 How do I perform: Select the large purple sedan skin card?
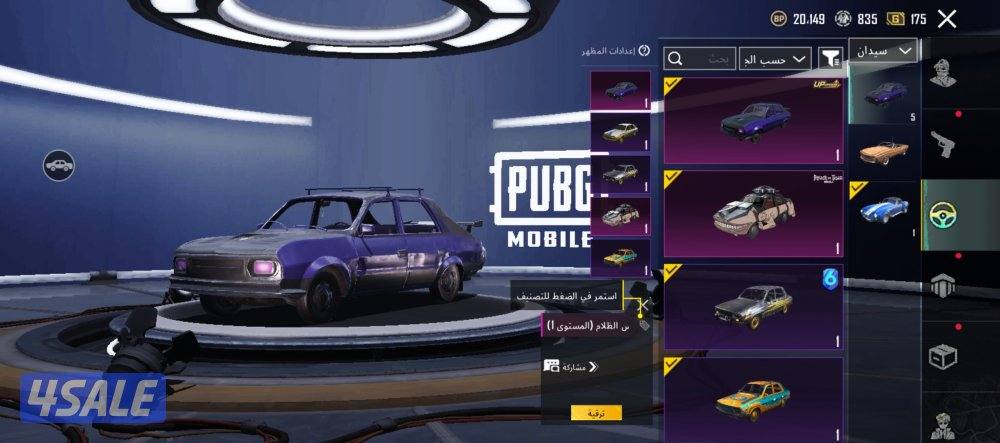click(x=753, y=120)
